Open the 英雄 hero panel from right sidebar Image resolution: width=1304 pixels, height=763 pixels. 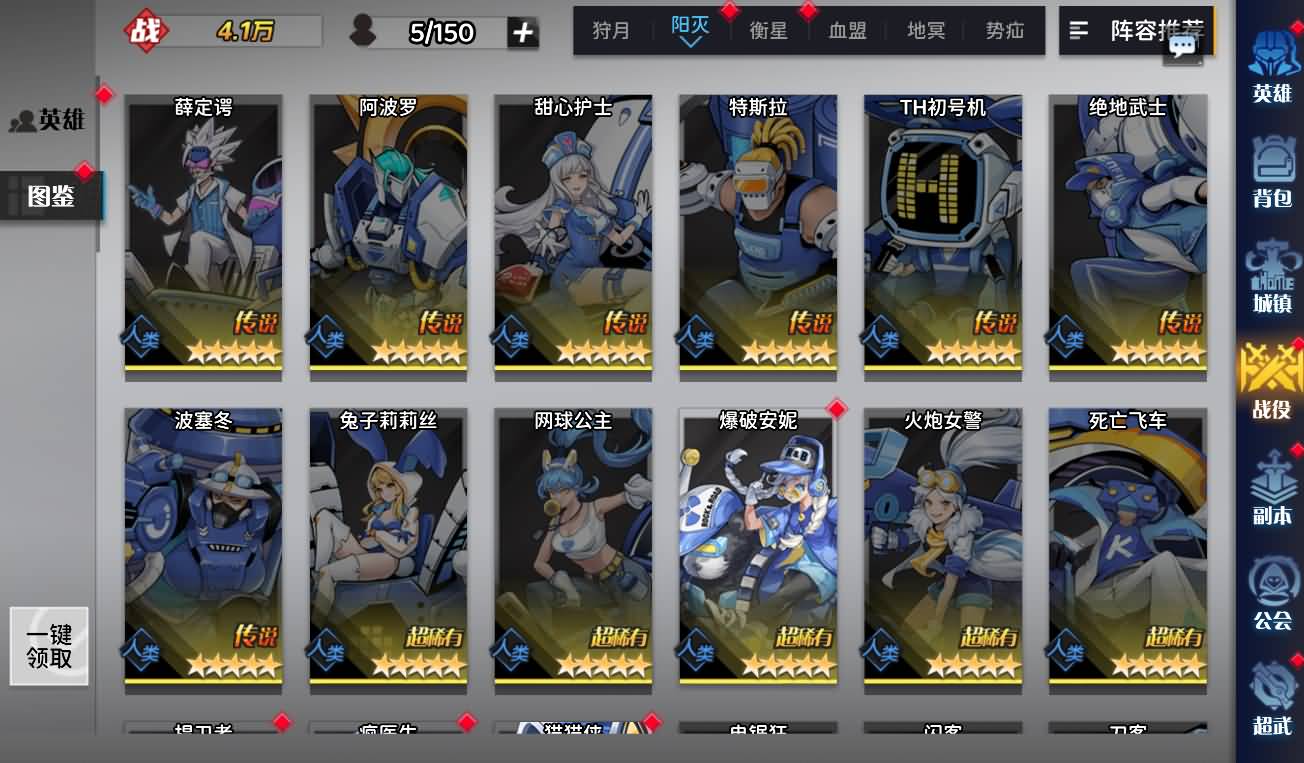click(1271, 65)
